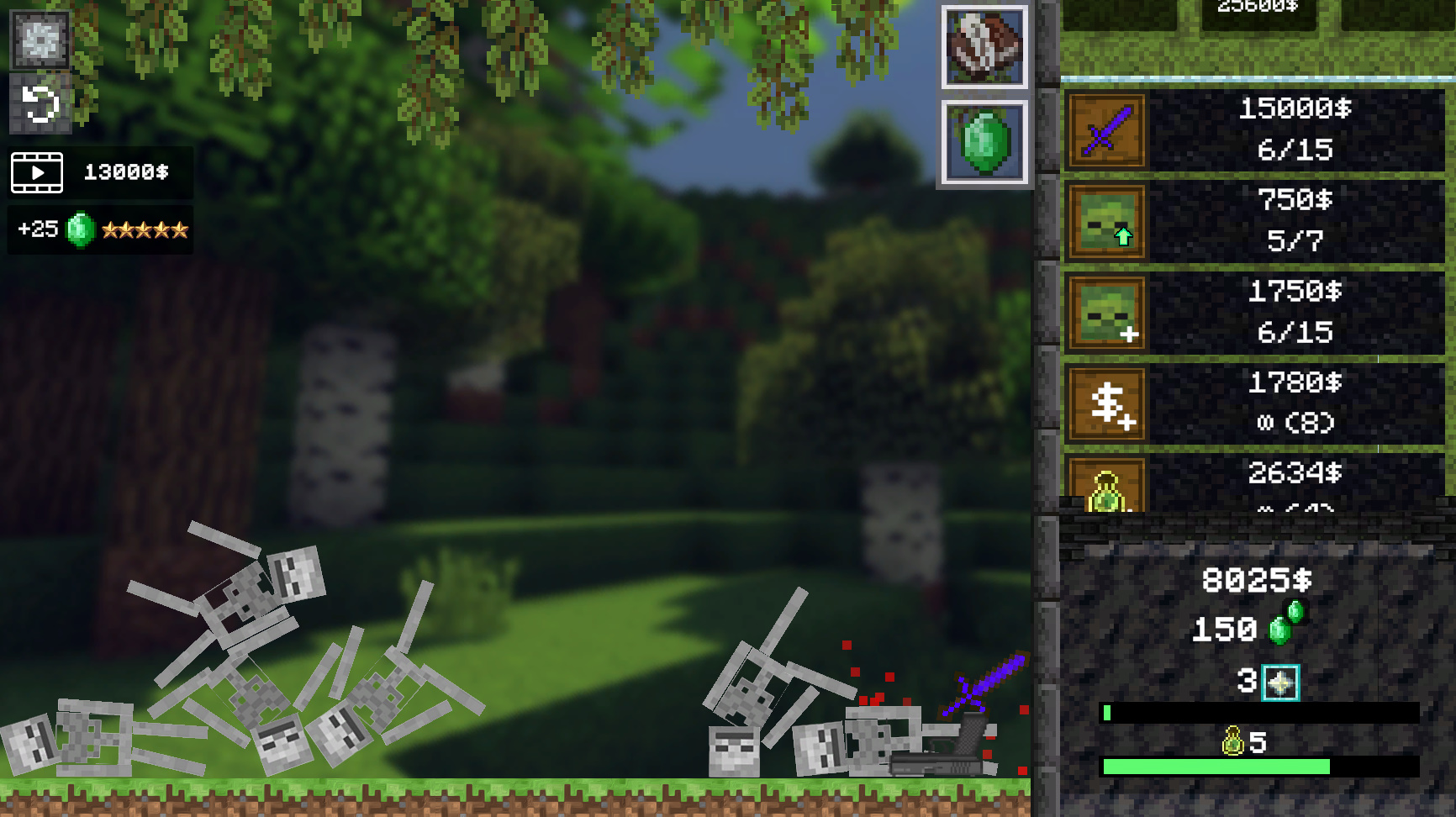Click the meat item slot in top-right
The height and width of the screenshot is (817, 1456).
point(985,45)
